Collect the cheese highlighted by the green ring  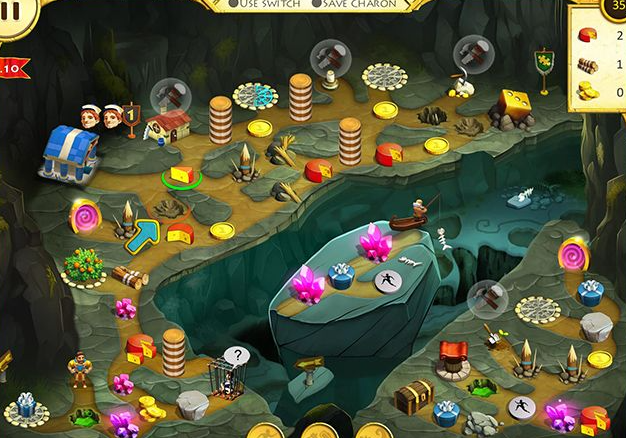[182, 174]
